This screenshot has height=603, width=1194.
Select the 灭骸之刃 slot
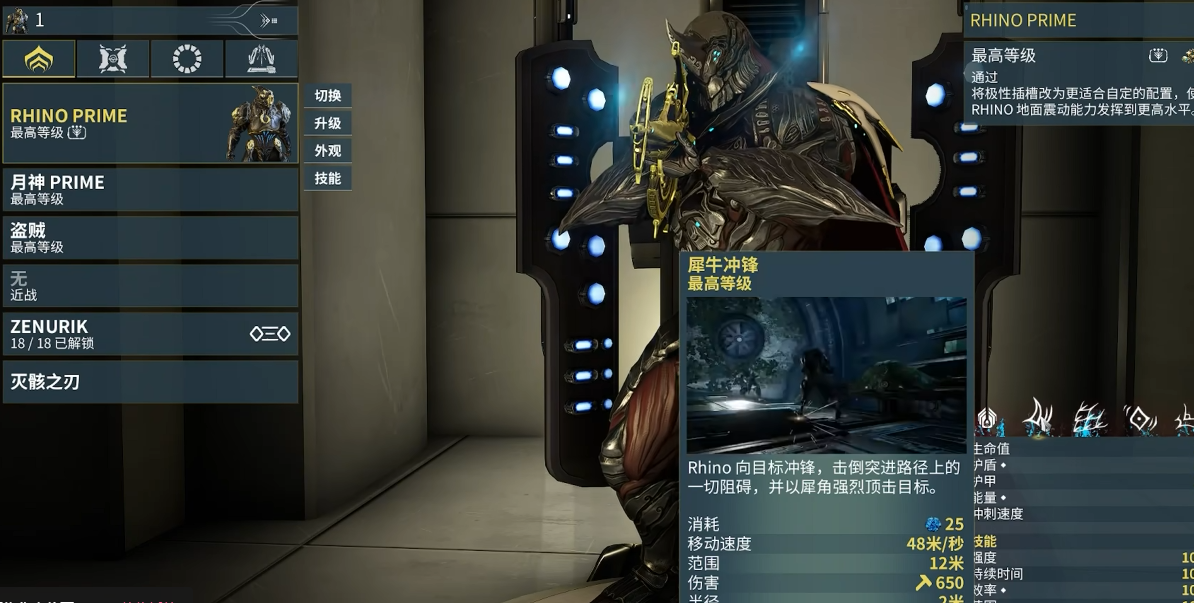tap(150, 382)
